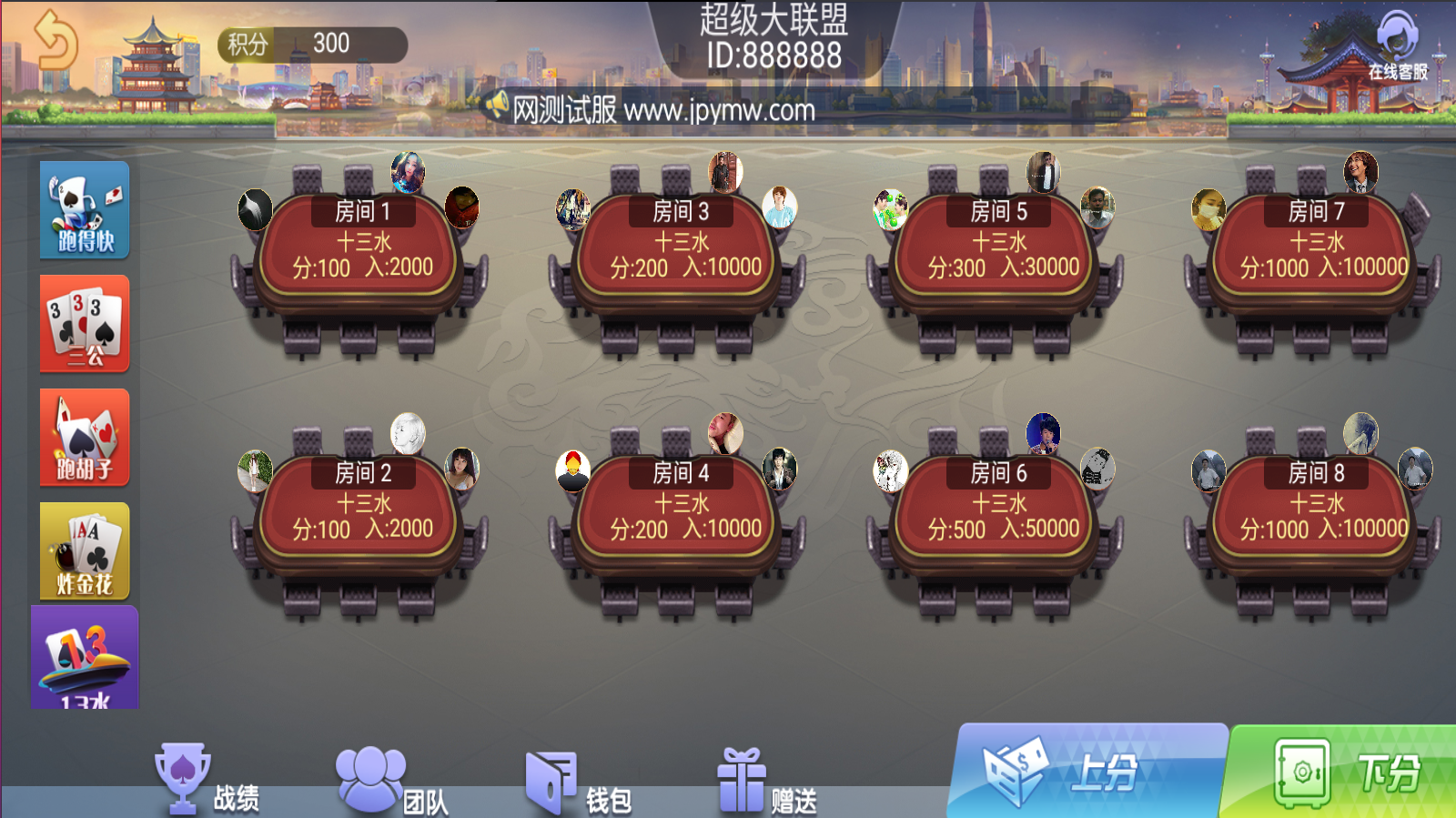Open the 在线客服 online support

[x=1397, y=45]
